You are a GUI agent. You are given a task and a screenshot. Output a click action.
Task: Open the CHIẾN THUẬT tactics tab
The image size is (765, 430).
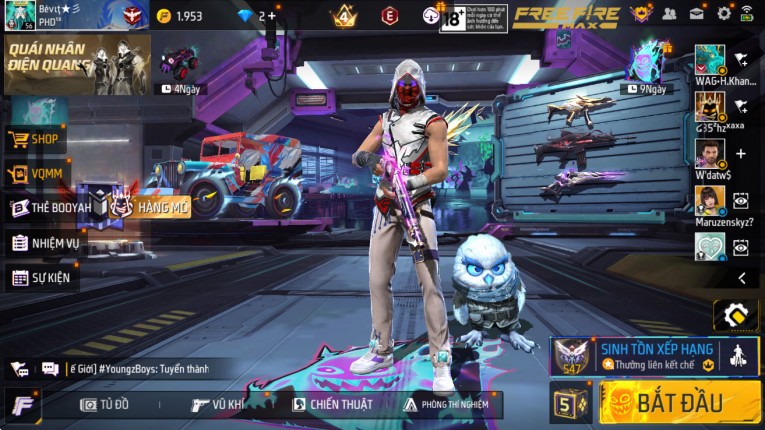(x=332, y=404)
